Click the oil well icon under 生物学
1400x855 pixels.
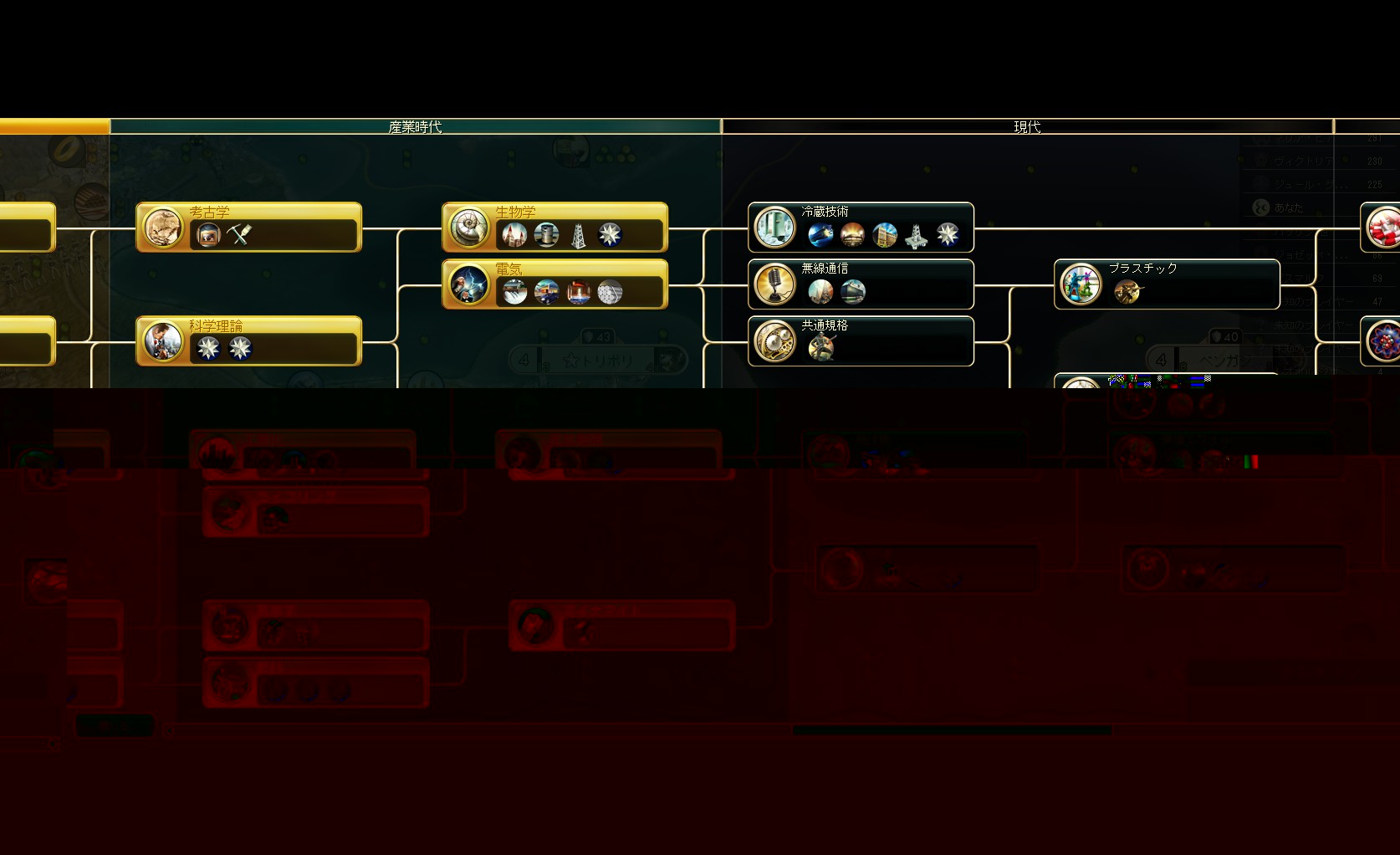pyautogui.click(x=578, y=235)
